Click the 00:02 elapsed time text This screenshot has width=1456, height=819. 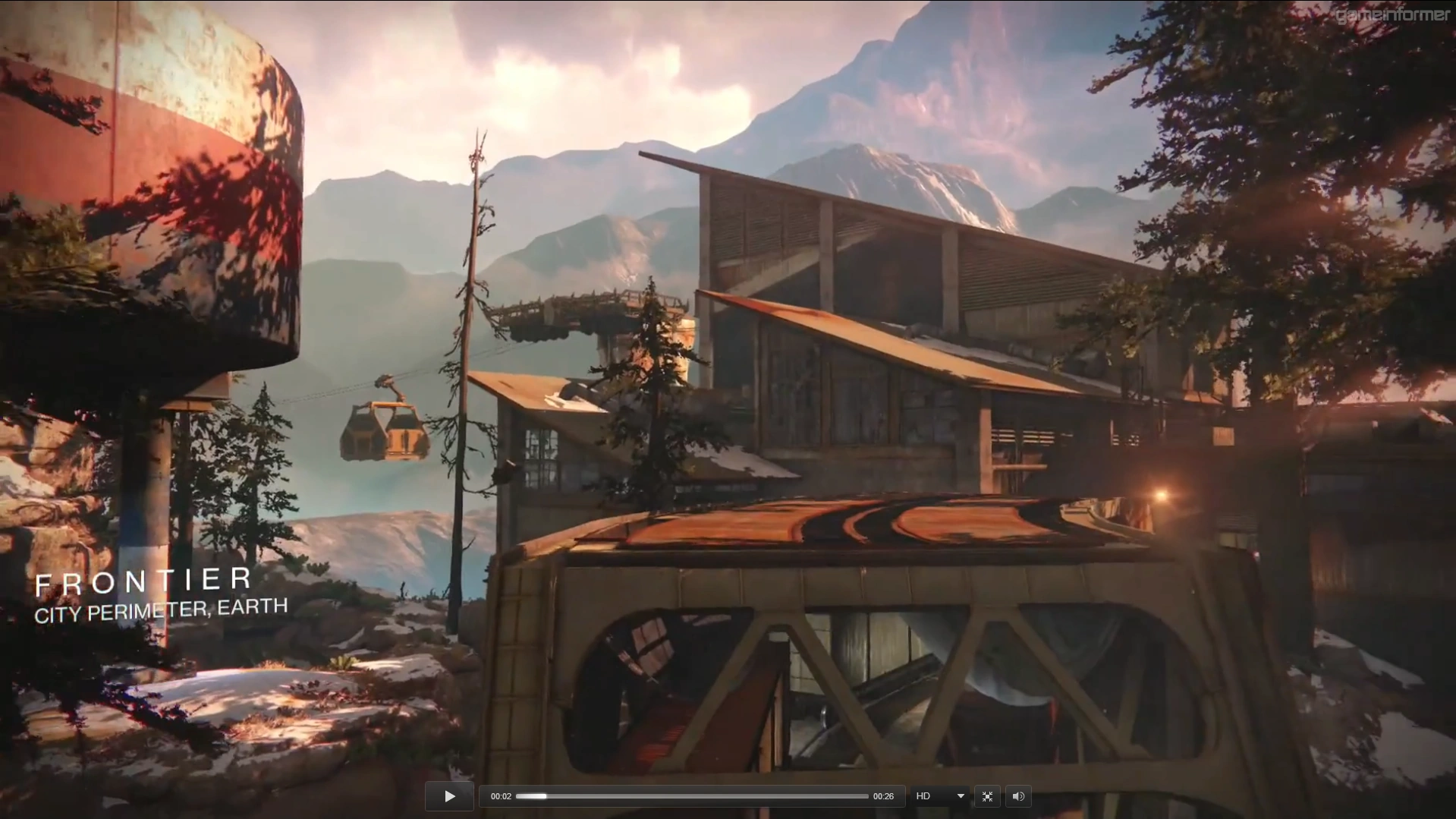[501, 796]
